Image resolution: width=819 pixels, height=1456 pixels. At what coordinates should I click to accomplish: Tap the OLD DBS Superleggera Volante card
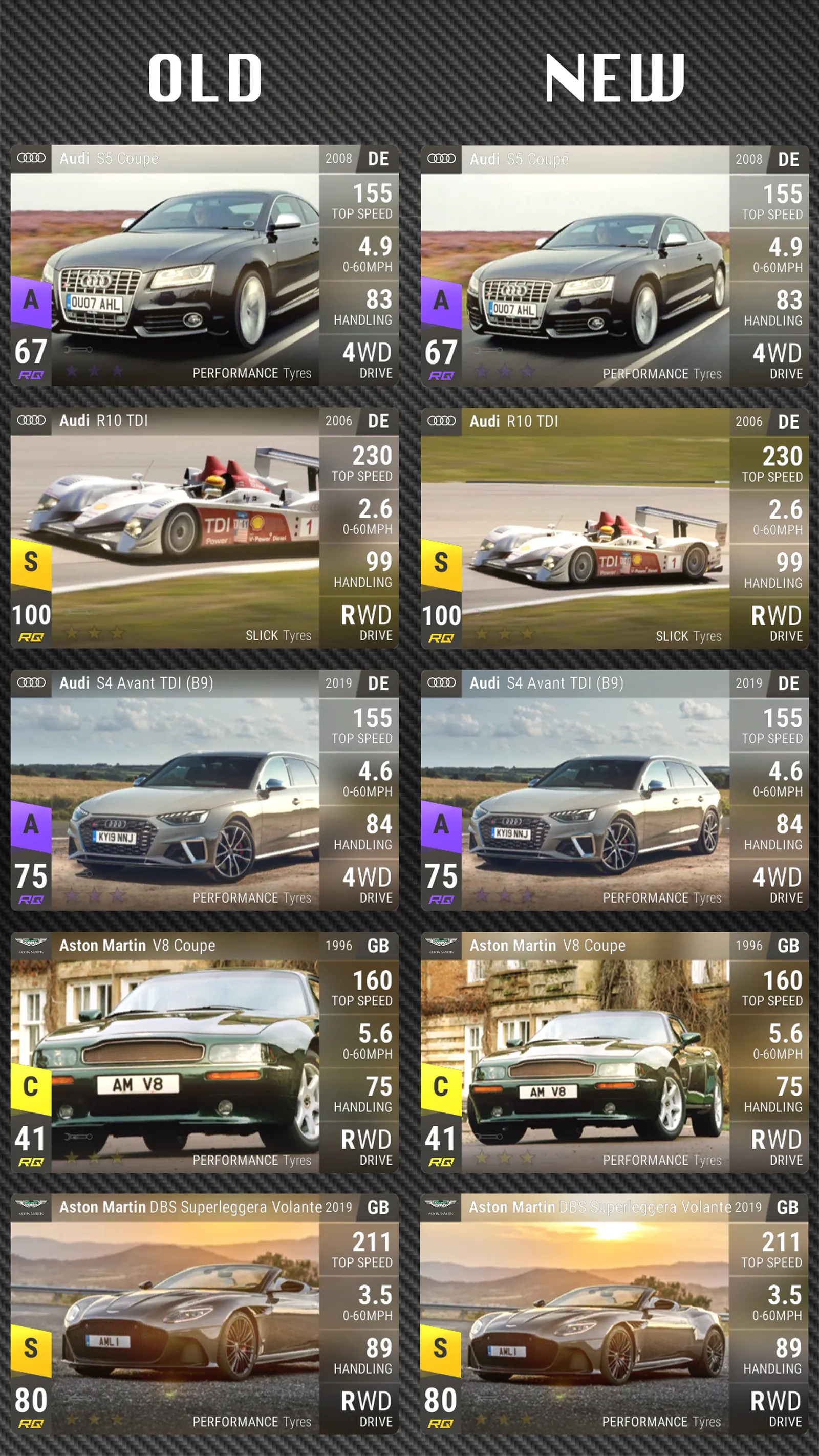pyautogui.click(x=204, y=1315)
